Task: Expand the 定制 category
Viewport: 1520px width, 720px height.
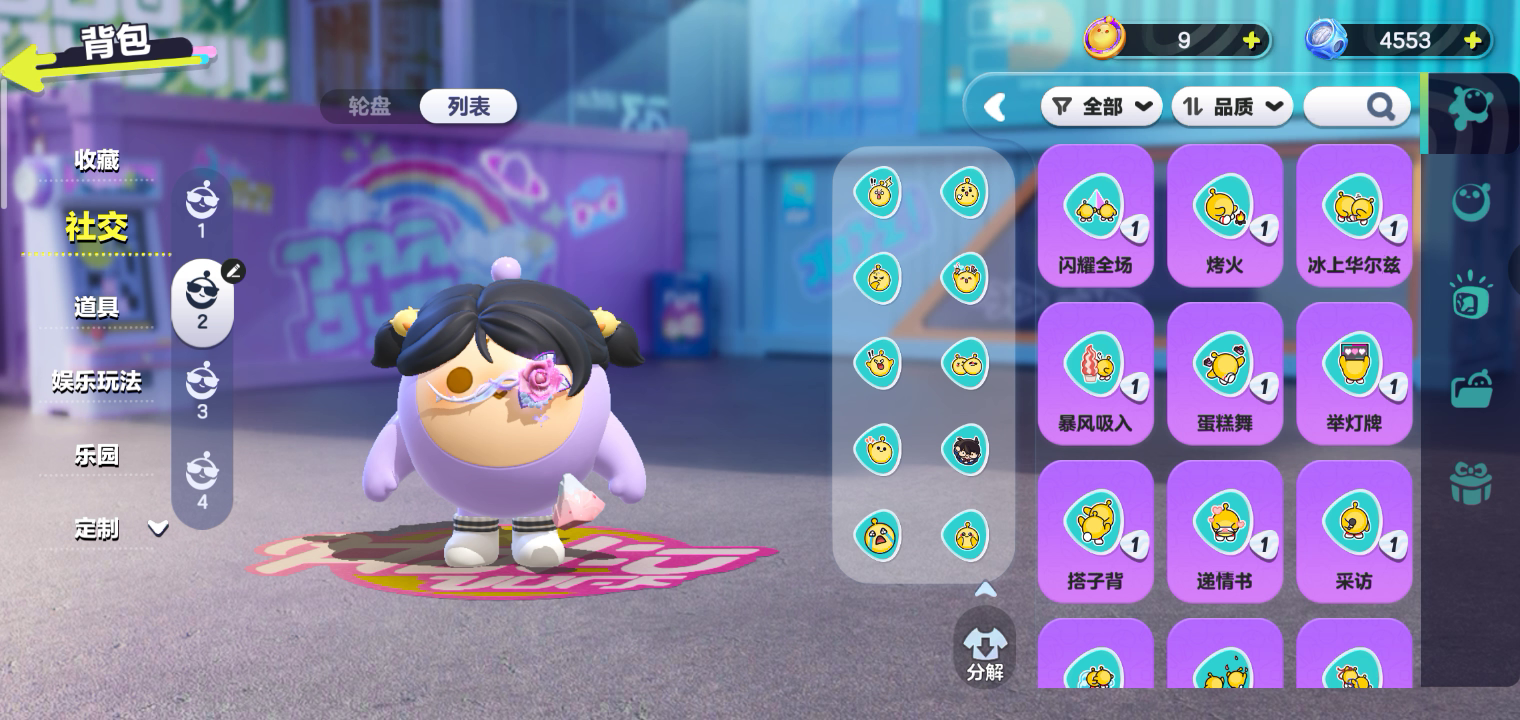Action: pos(120,529)
